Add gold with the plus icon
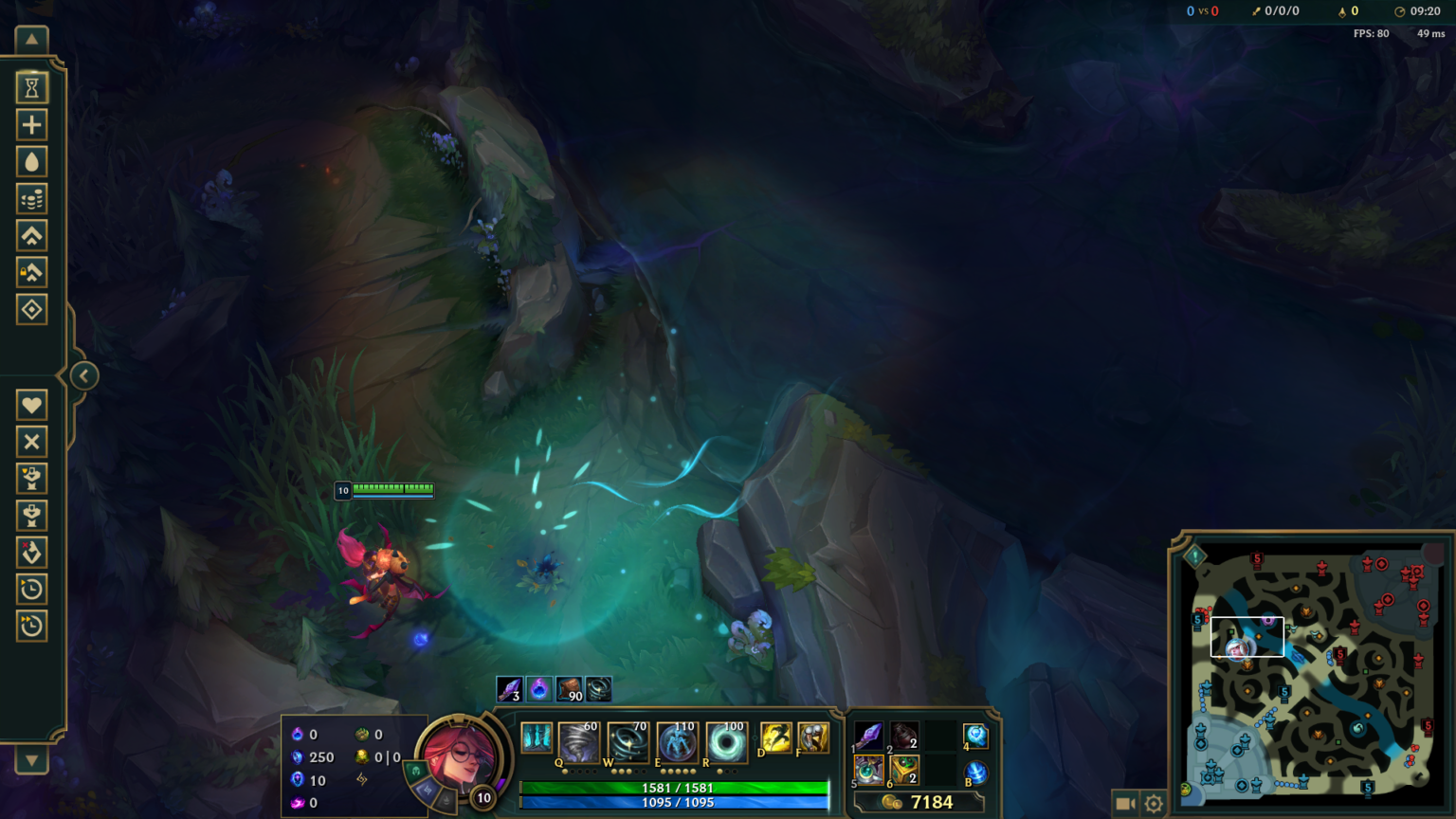 pyautogui.click(x=31, y=124)
